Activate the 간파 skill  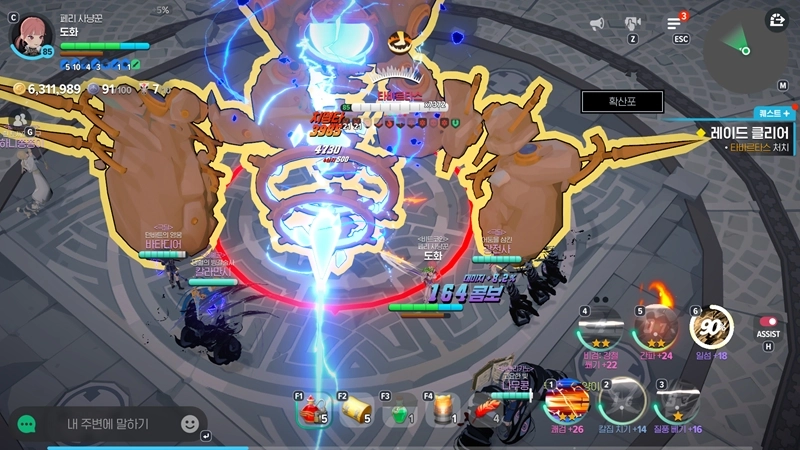click(657, 327)
